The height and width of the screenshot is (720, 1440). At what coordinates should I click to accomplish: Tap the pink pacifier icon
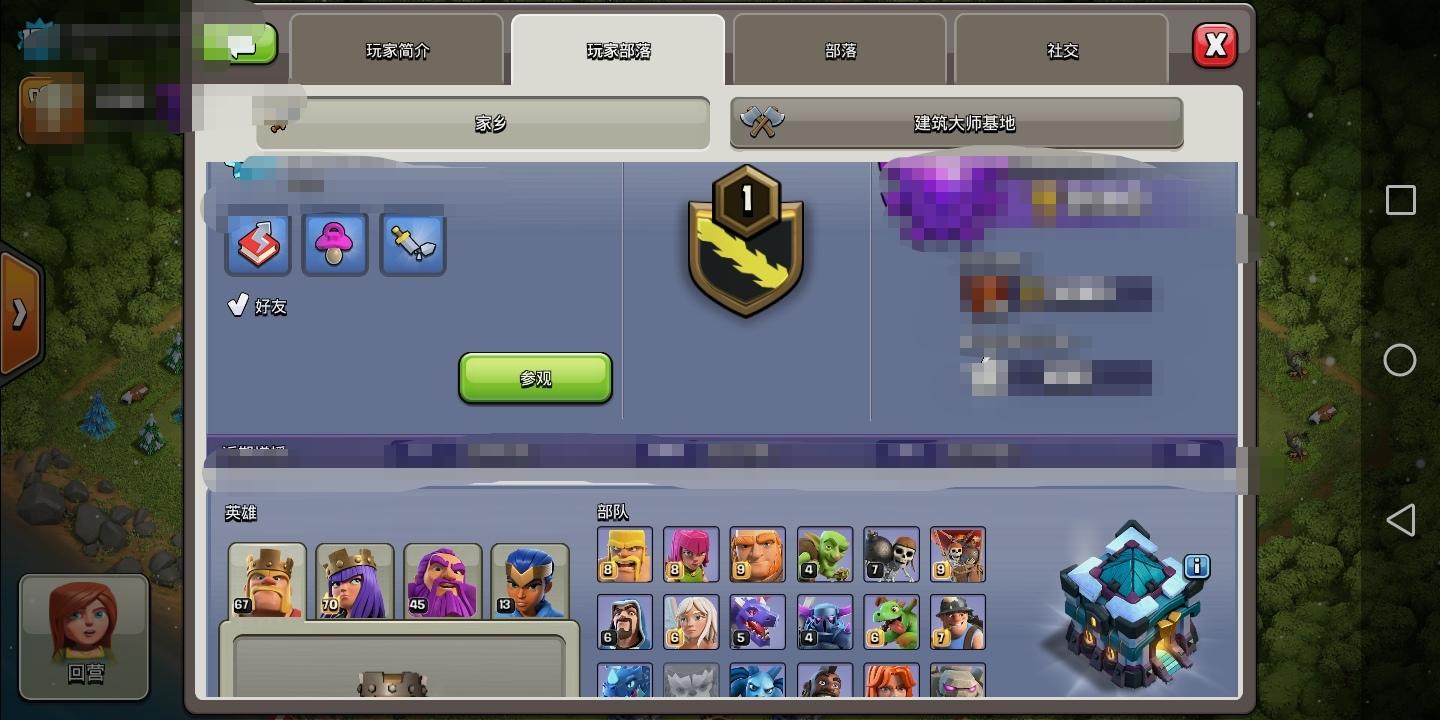tap(335, 242)
